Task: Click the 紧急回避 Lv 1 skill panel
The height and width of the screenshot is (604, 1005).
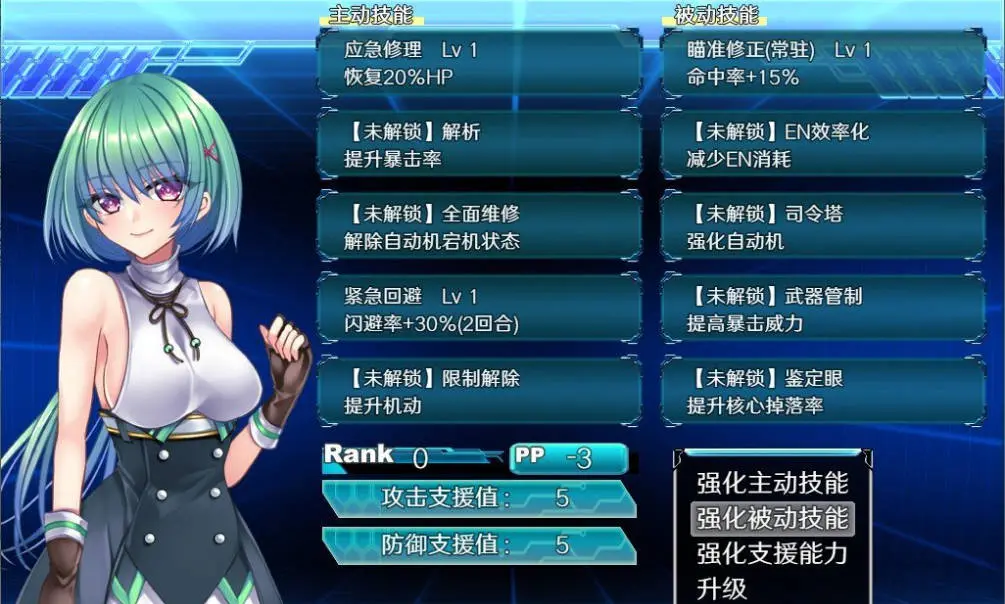Action: (478, 309)
